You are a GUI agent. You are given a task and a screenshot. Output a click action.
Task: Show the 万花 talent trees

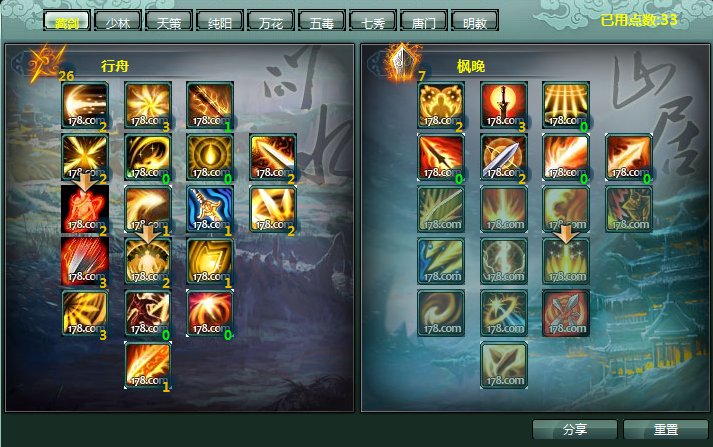(x=268, y=21)
